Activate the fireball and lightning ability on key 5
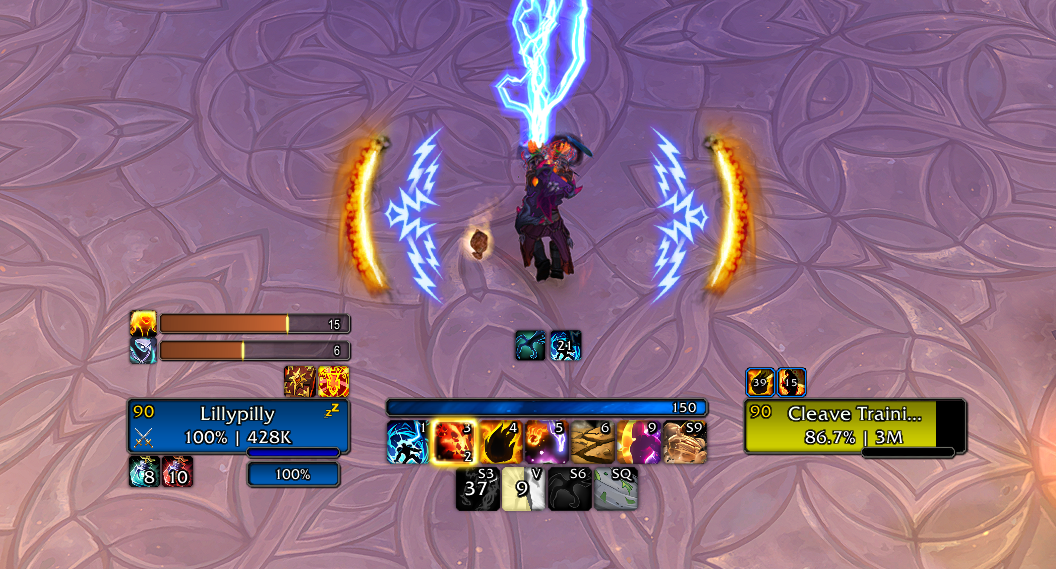 point(546,442)
